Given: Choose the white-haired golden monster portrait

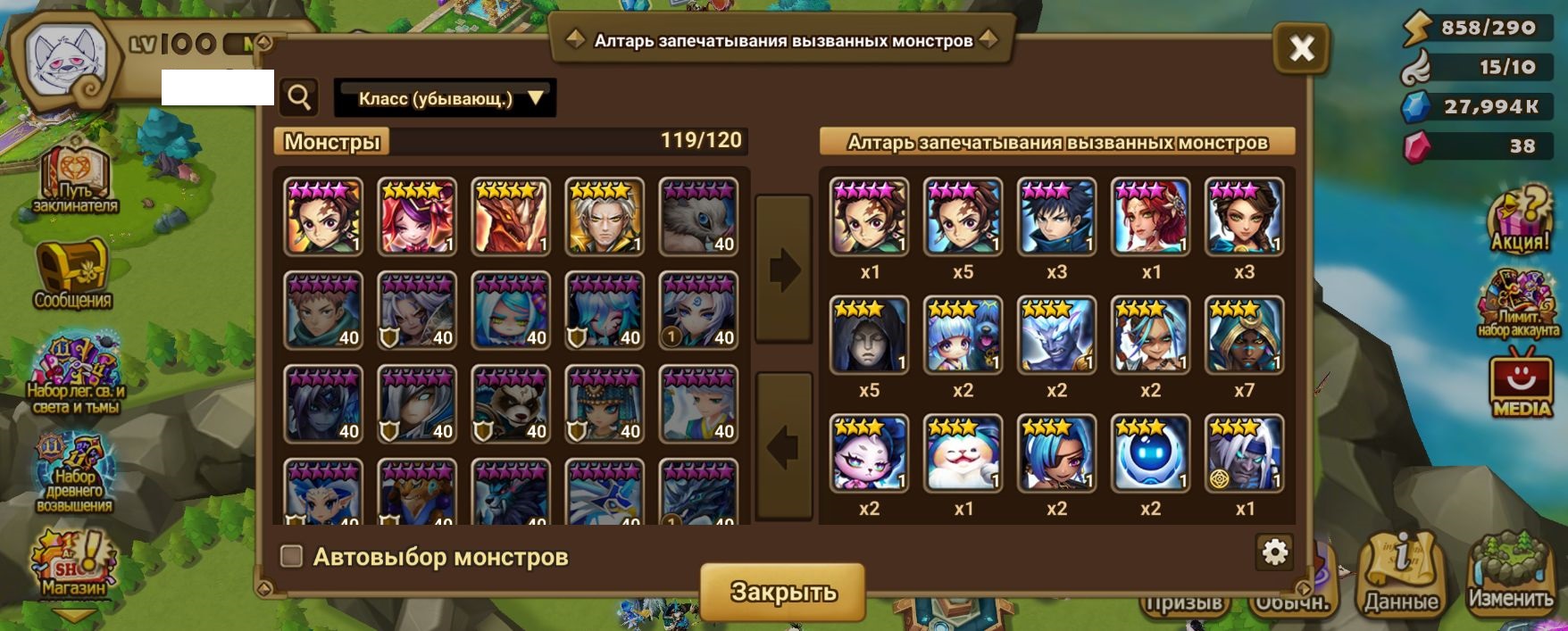Looking at the screenshot, I should 605,217.
